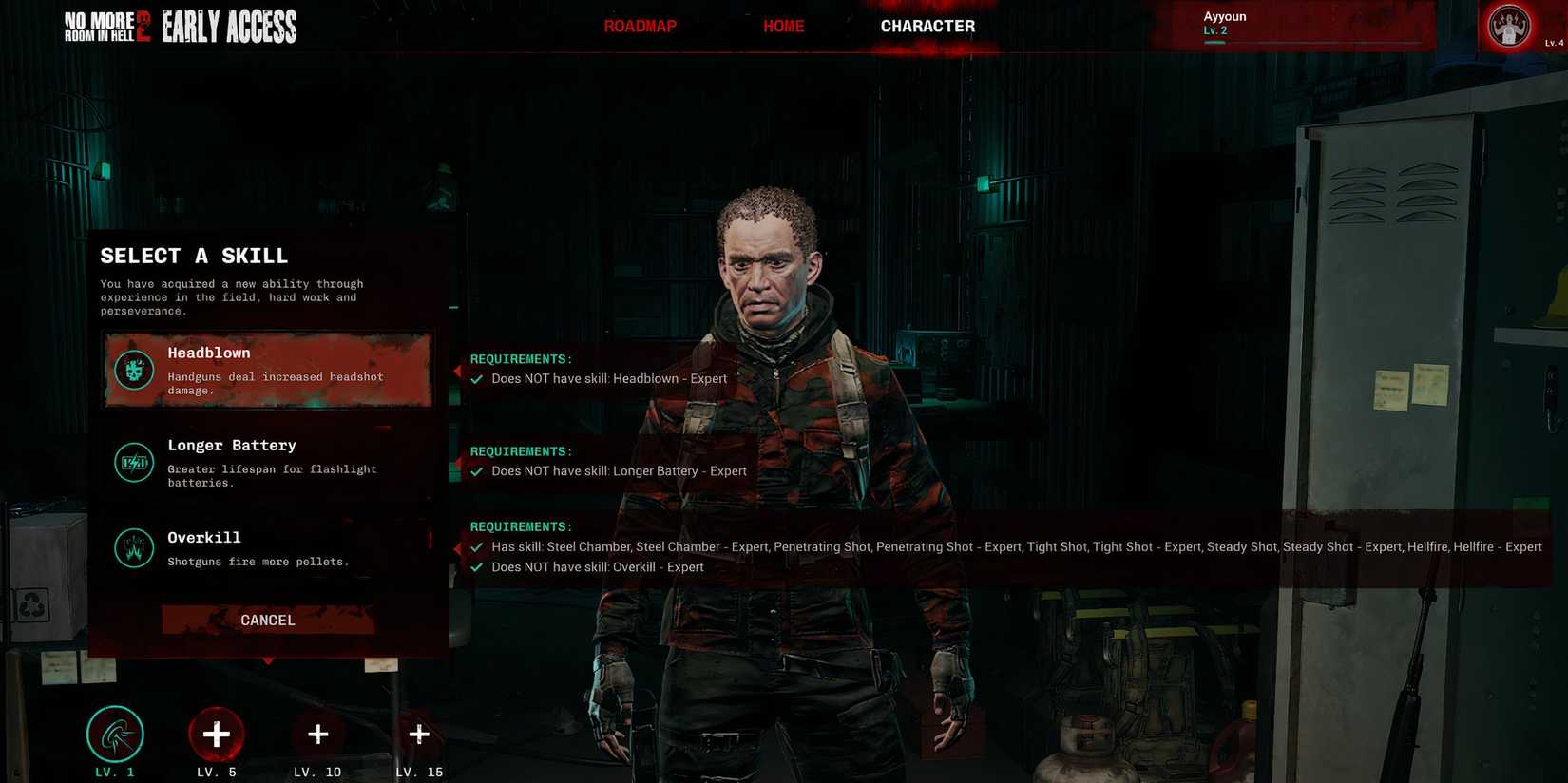Select the Longer Battery skill entry
1568x783 pixels.
click(267, 462)
